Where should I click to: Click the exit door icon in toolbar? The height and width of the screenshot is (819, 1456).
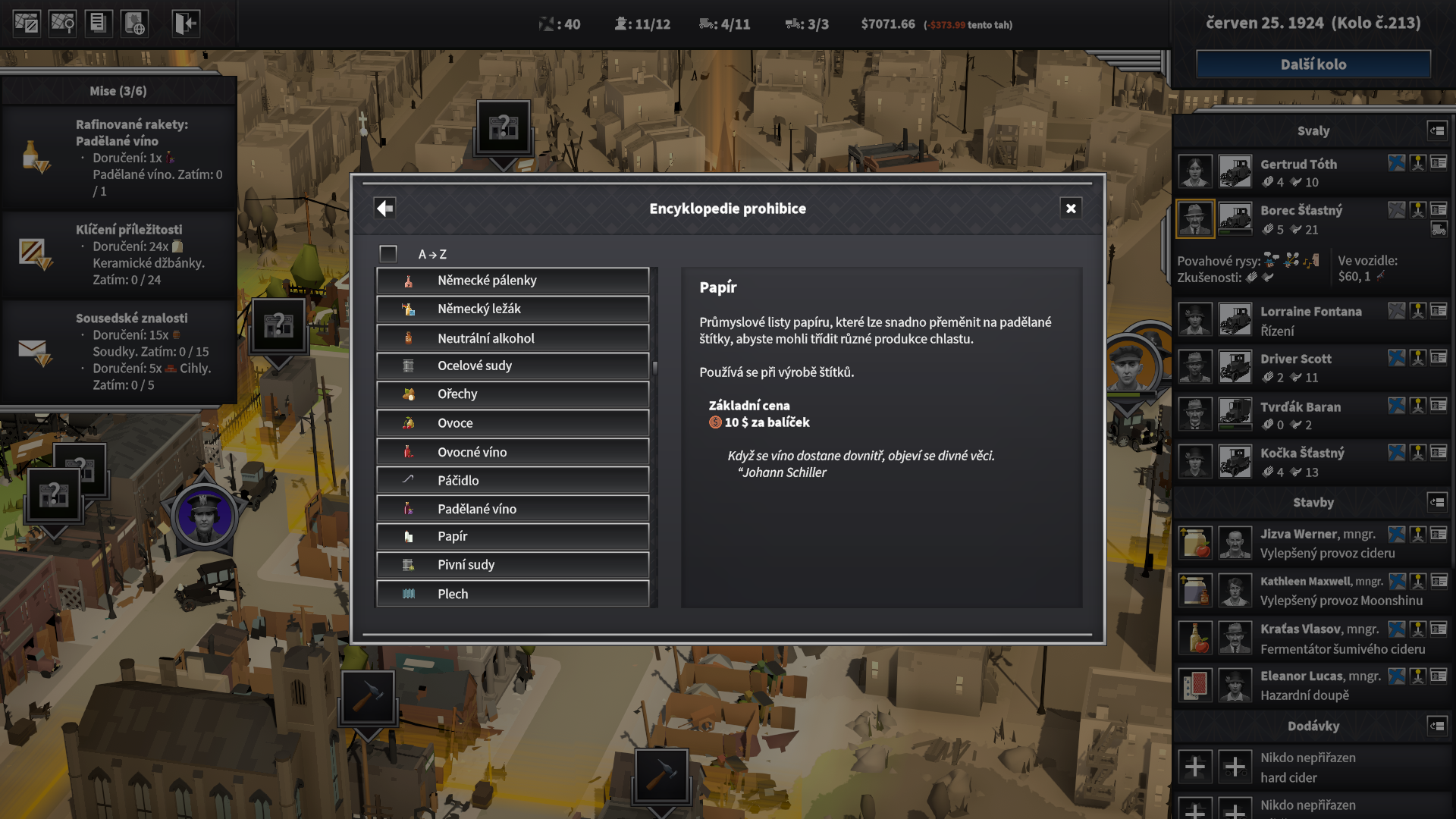point(186,24)
